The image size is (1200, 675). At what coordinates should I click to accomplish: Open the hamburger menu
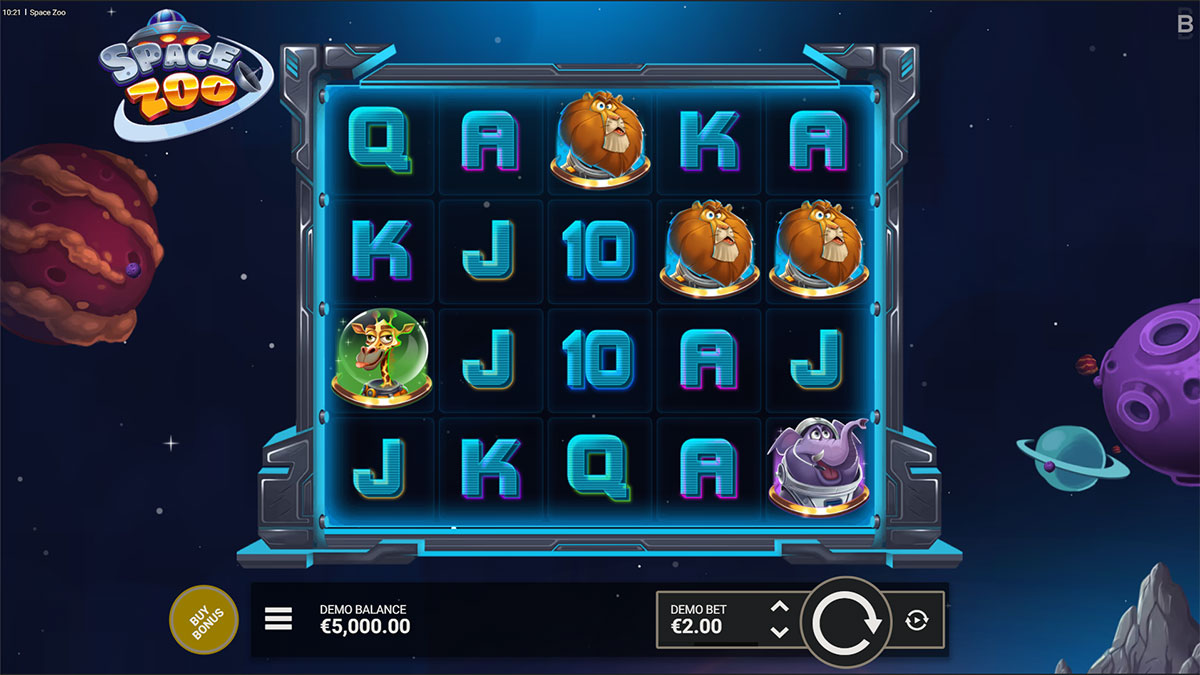click(x=278, y=620)
